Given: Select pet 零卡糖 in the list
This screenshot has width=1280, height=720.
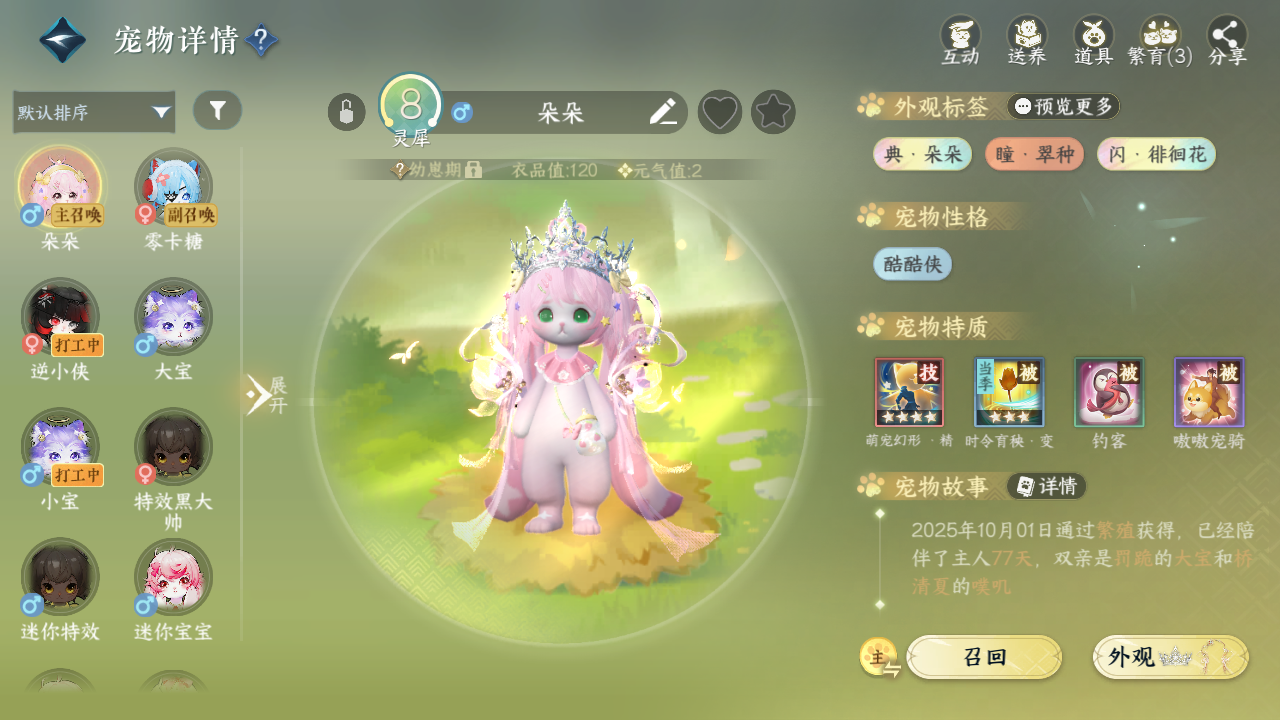Looking at the screenshot, I should pos(173,187).
